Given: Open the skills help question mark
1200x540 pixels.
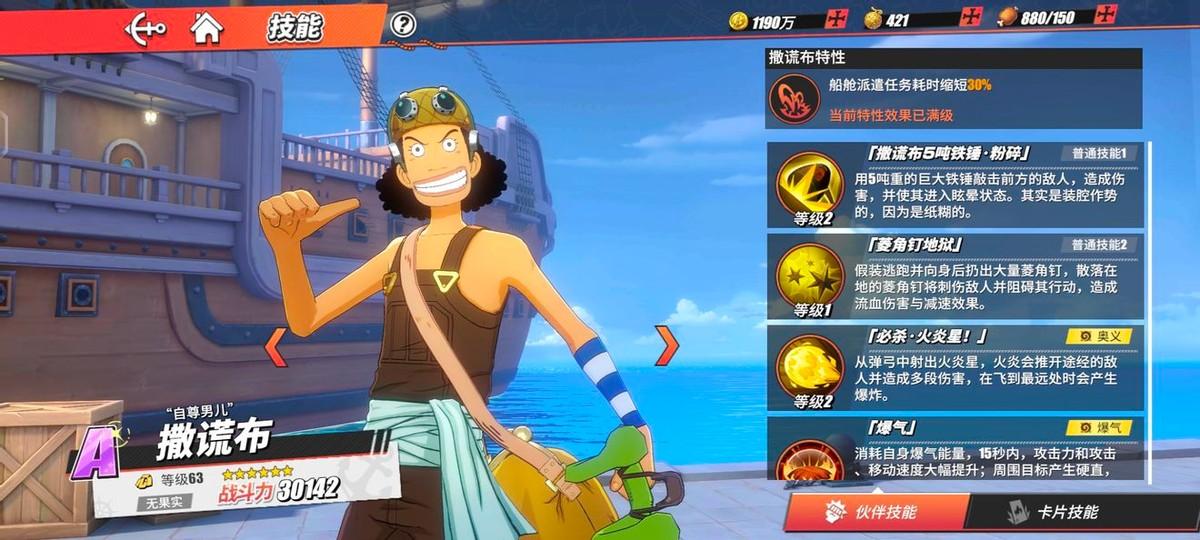Looking at the screenshot, I should coord(403,24).
